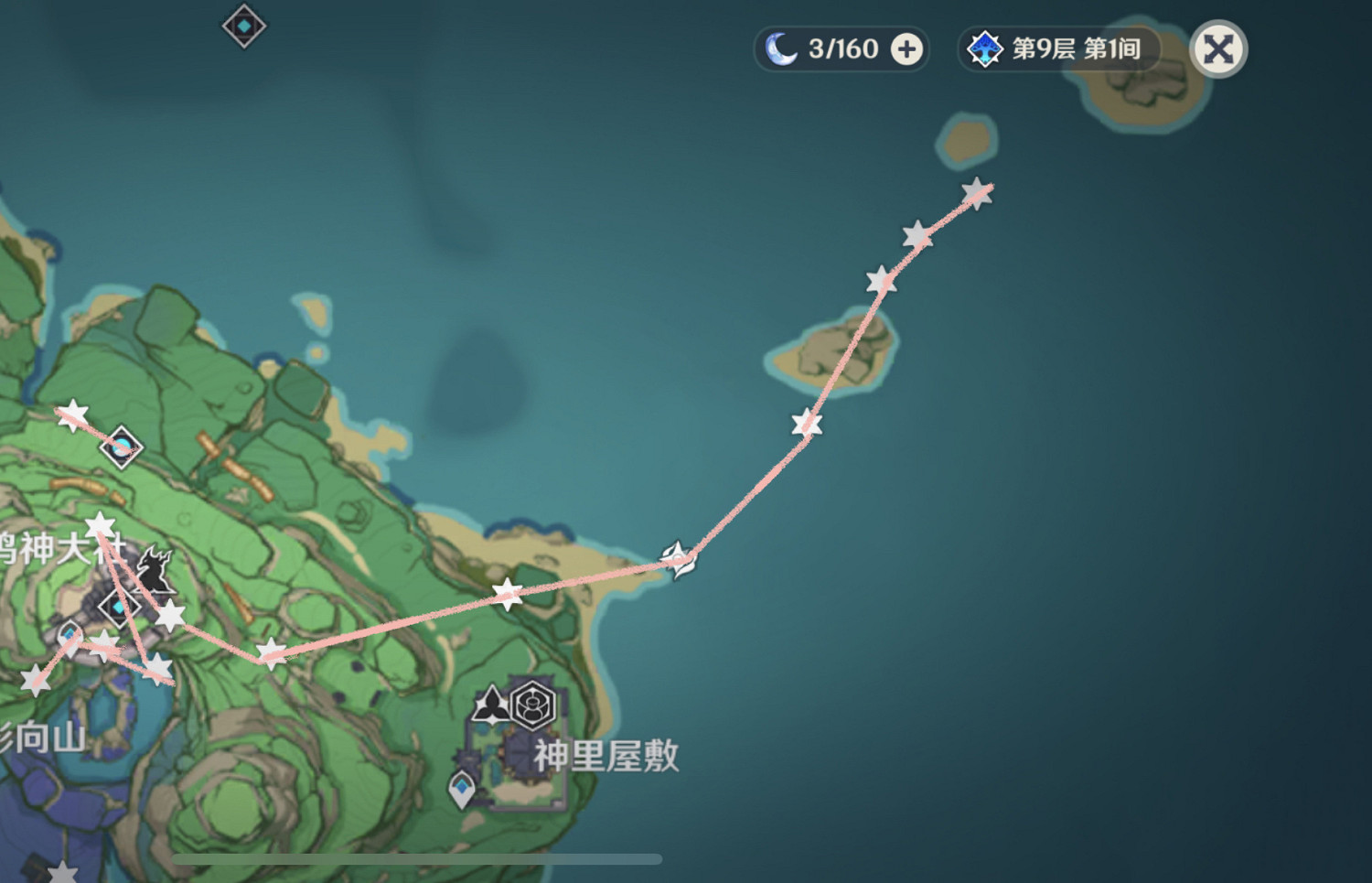Select the hexagonal Kamisato Estate emblem icon
Screen dimensions: 1372x883
[531, 705]
